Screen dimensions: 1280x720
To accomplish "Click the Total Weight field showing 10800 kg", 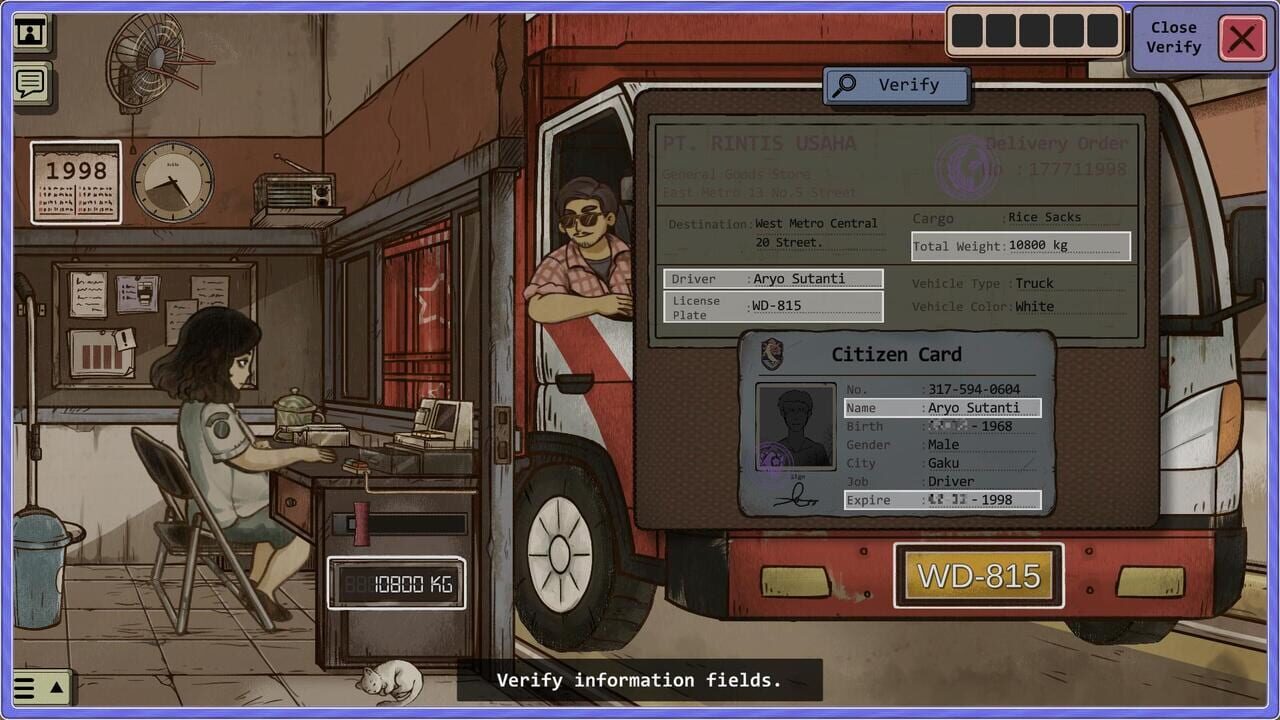I will point(1021,245).
